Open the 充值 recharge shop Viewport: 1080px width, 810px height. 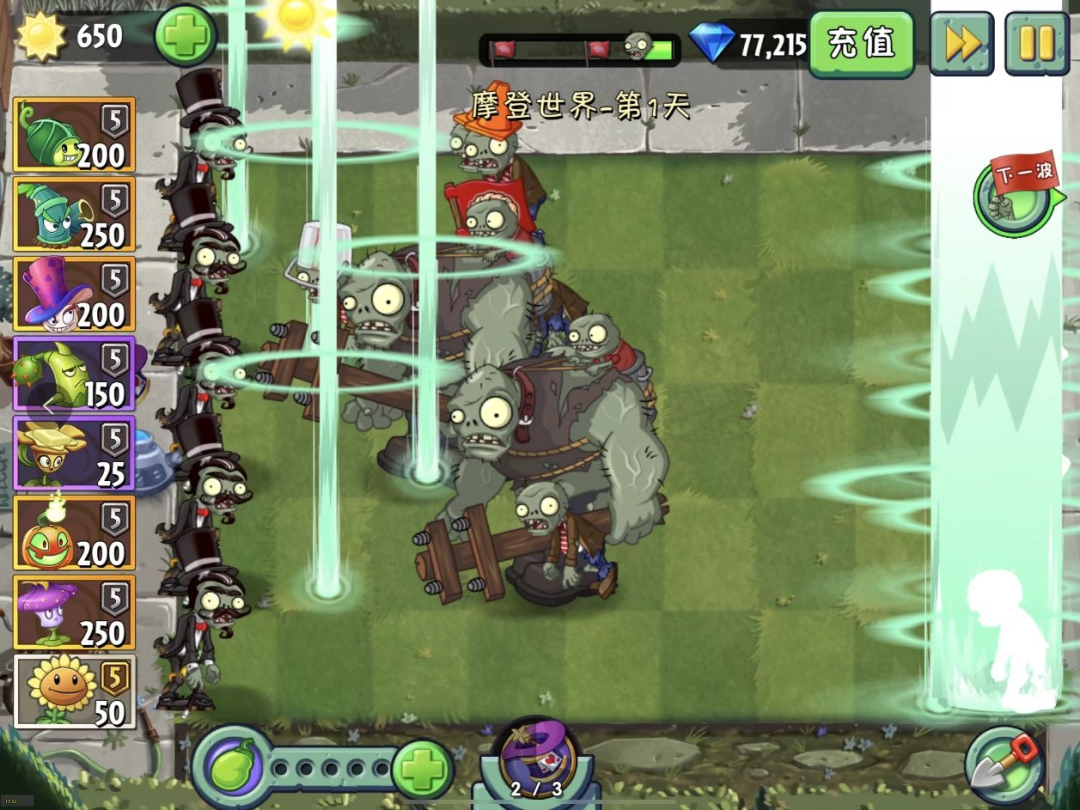[861, 43]
